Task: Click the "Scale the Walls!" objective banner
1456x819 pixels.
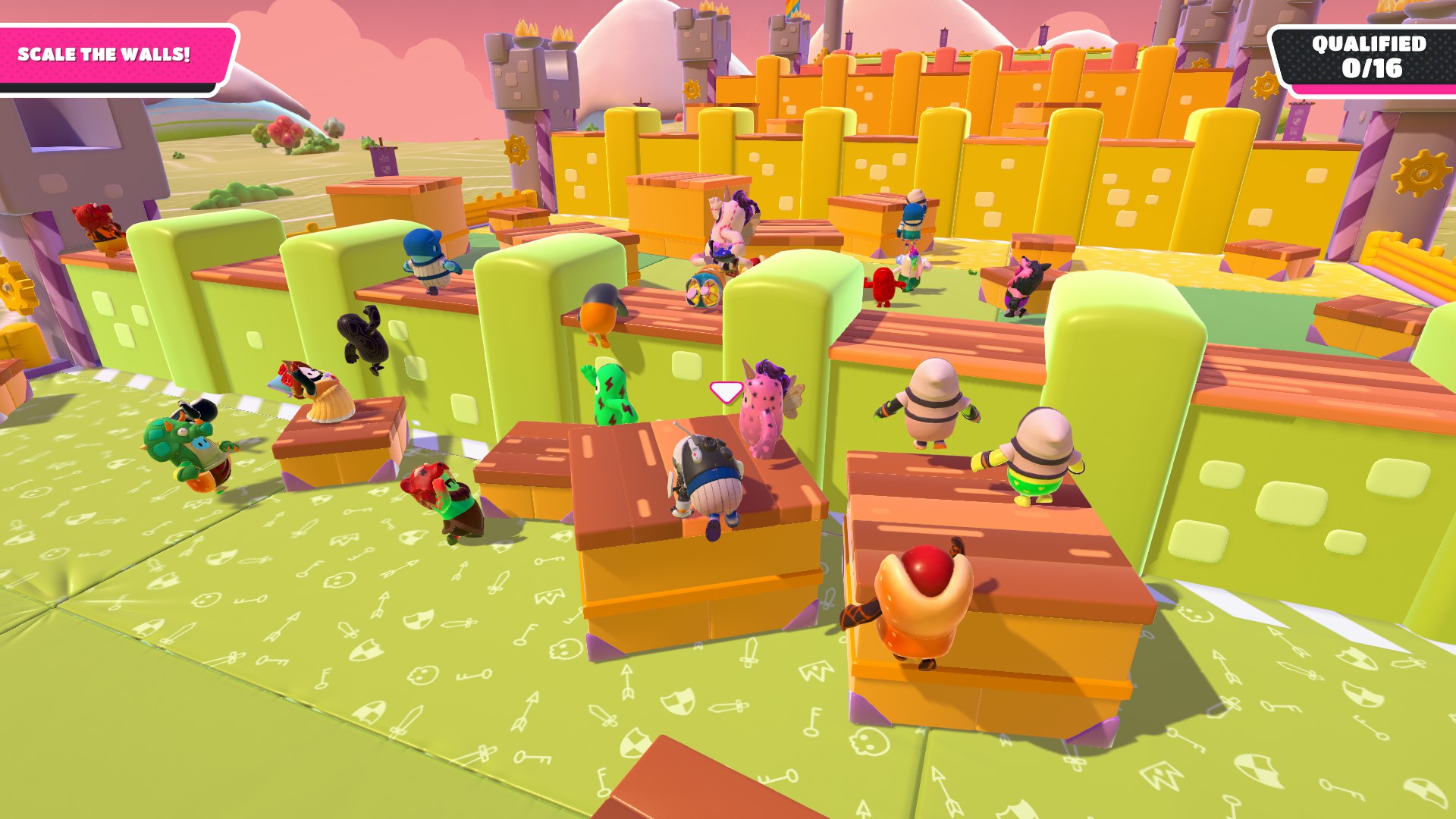Action: tap(106, 55)
